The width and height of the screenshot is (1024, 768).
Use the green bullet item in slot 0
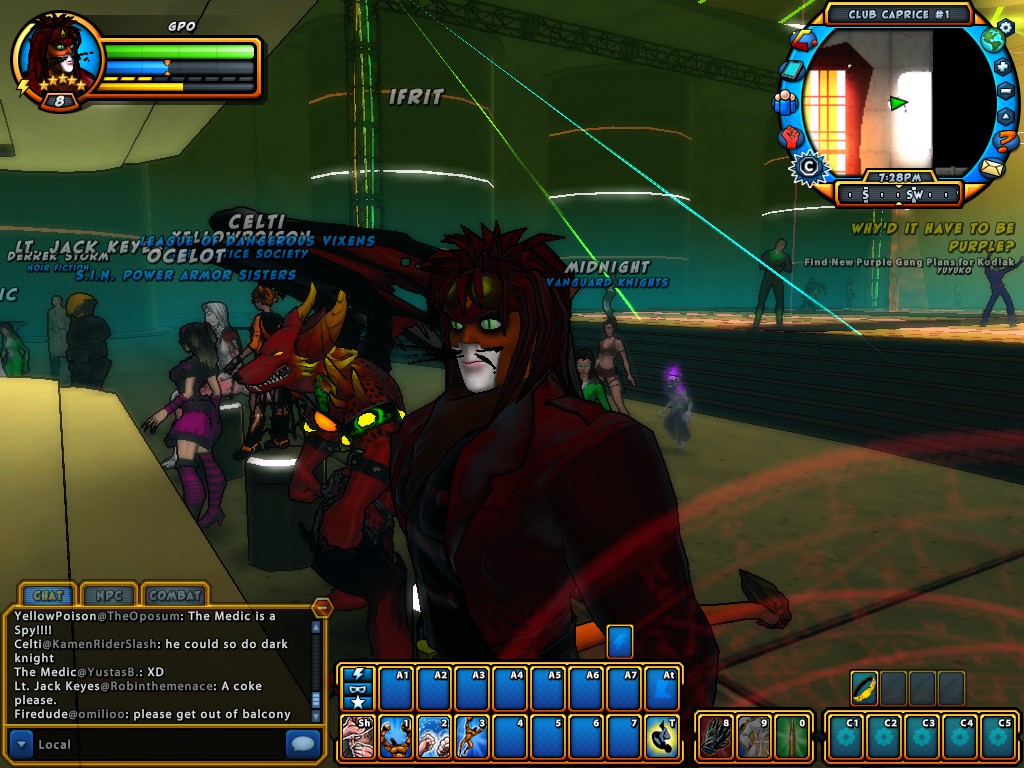point(791,736)
